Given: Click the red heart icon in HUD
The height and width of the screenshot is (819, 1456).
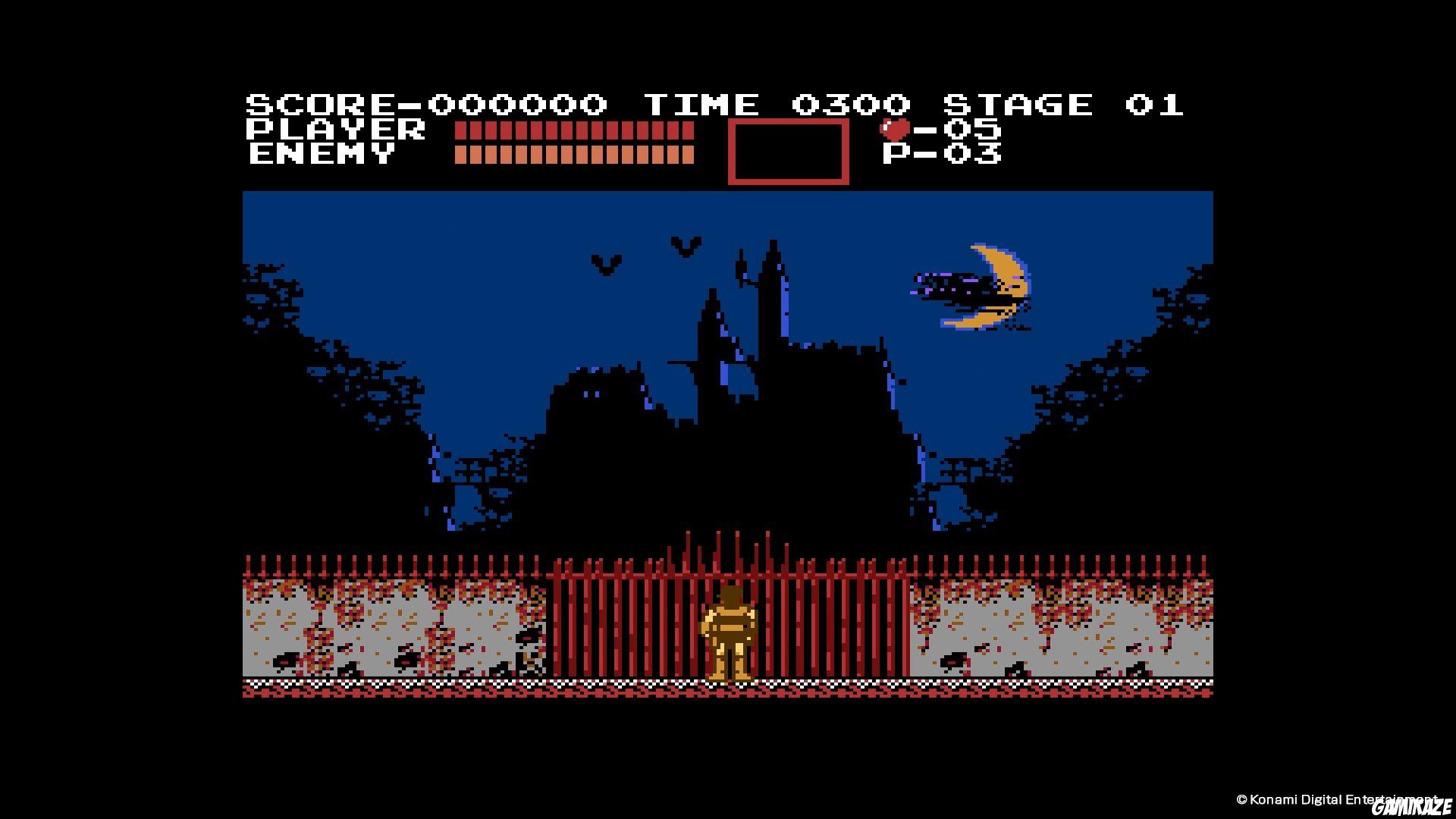Looking at the screenshot, I should click(x=893, y=129).
